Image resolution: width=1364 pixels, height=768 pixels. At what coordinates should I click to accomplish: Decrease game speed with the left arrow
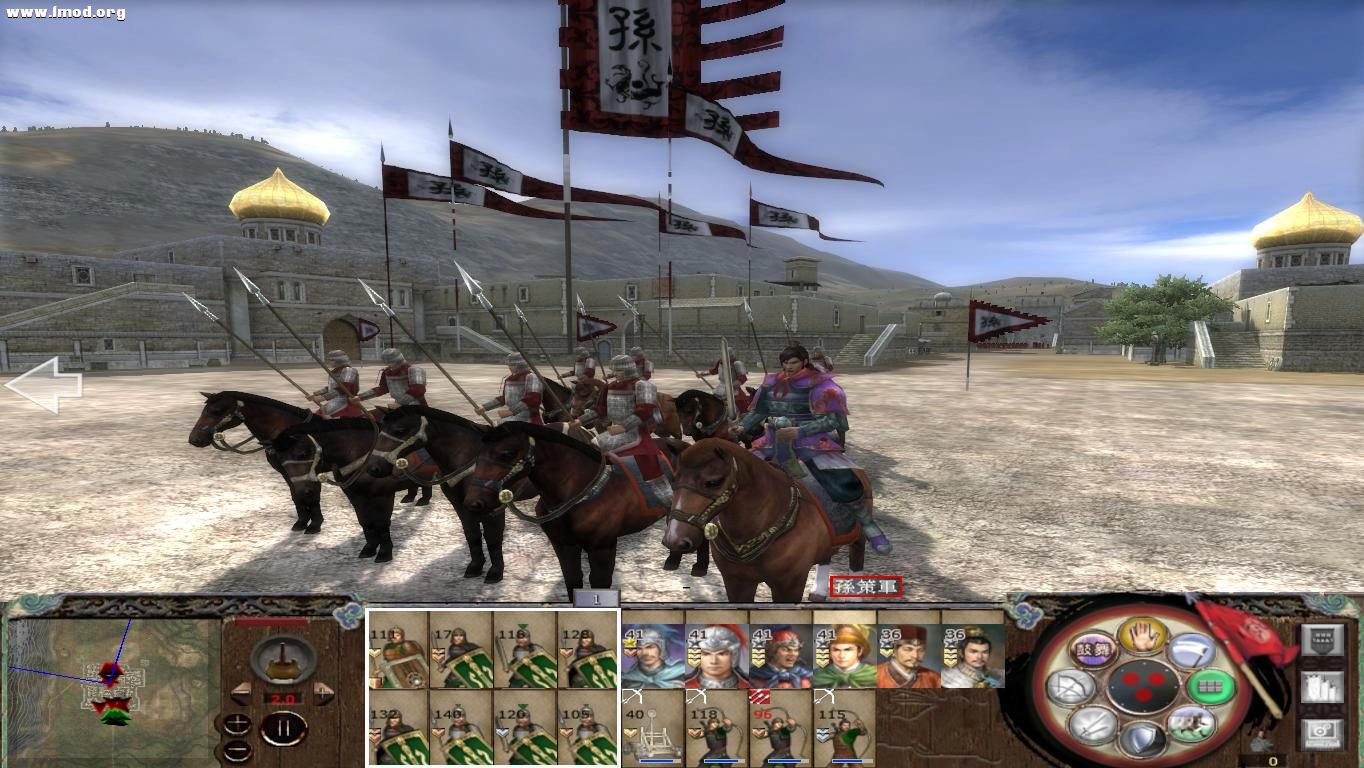coord(241,691)
